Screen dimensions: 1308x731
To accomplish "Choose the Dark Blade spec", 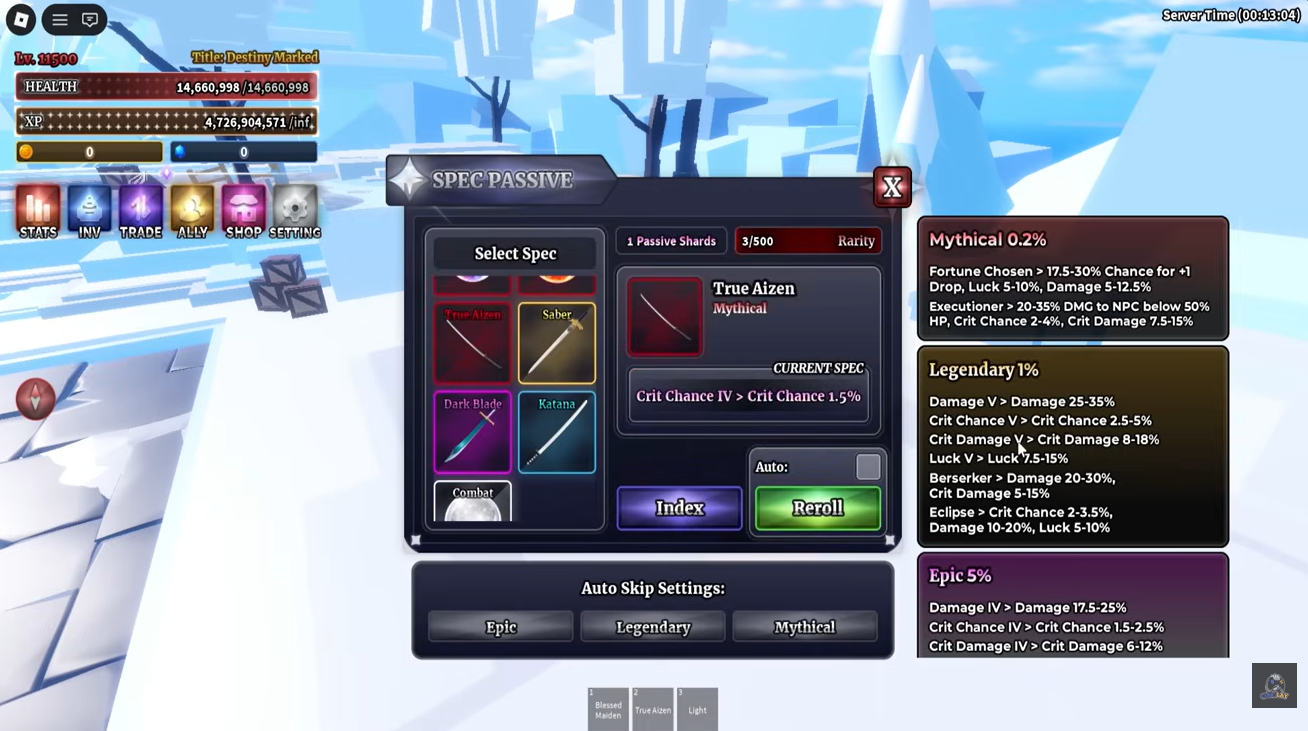I will (472, 432).
